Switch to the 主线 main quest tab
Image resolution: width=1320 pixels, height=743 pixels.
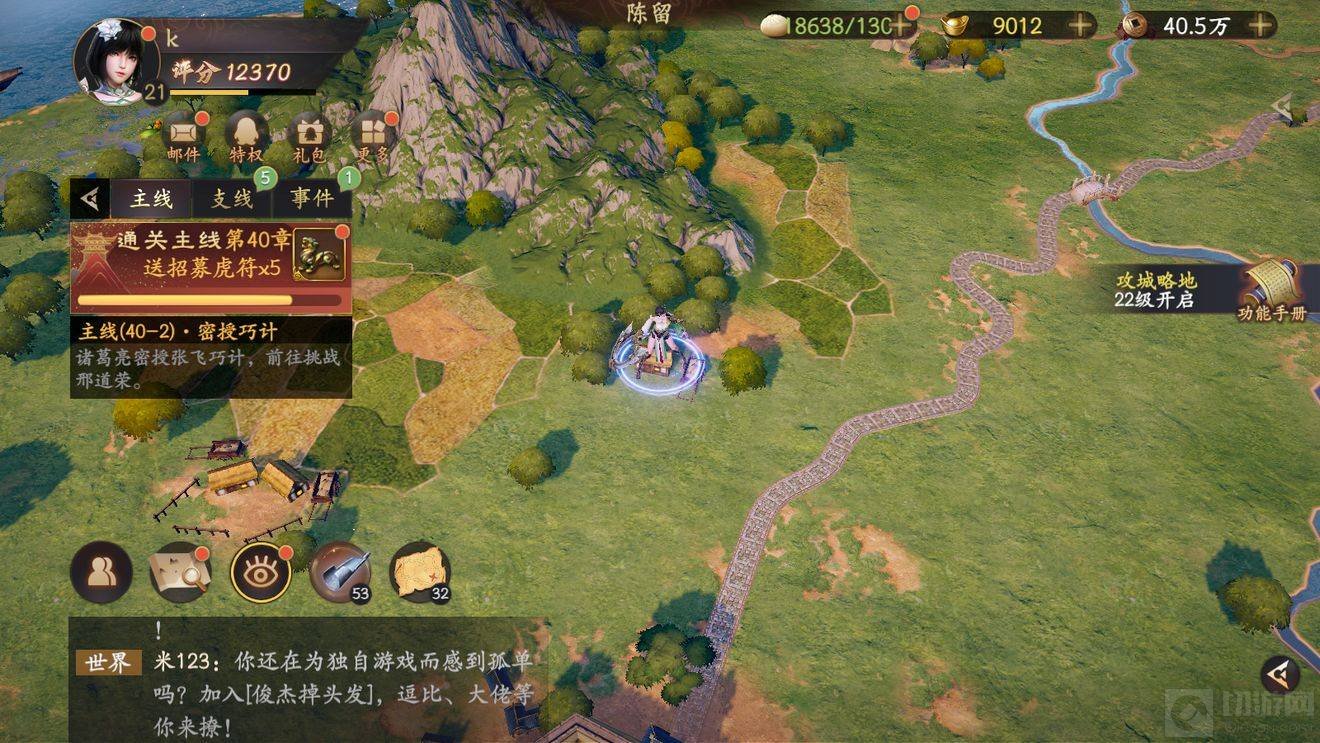pyautogui.click(x=151, y=198)
